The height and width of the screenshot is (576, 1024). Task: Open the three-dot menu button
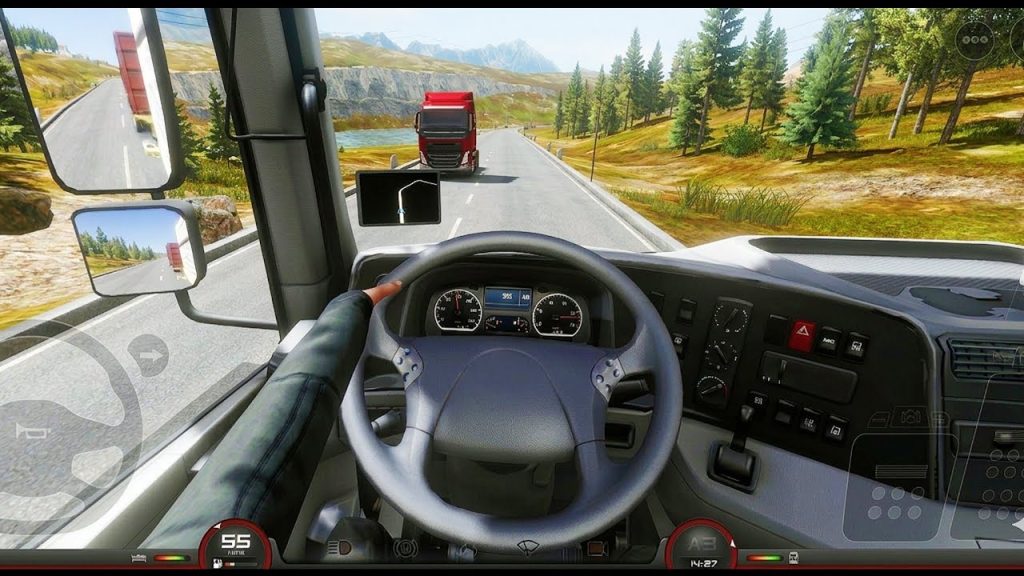click(x=973, y=41)
